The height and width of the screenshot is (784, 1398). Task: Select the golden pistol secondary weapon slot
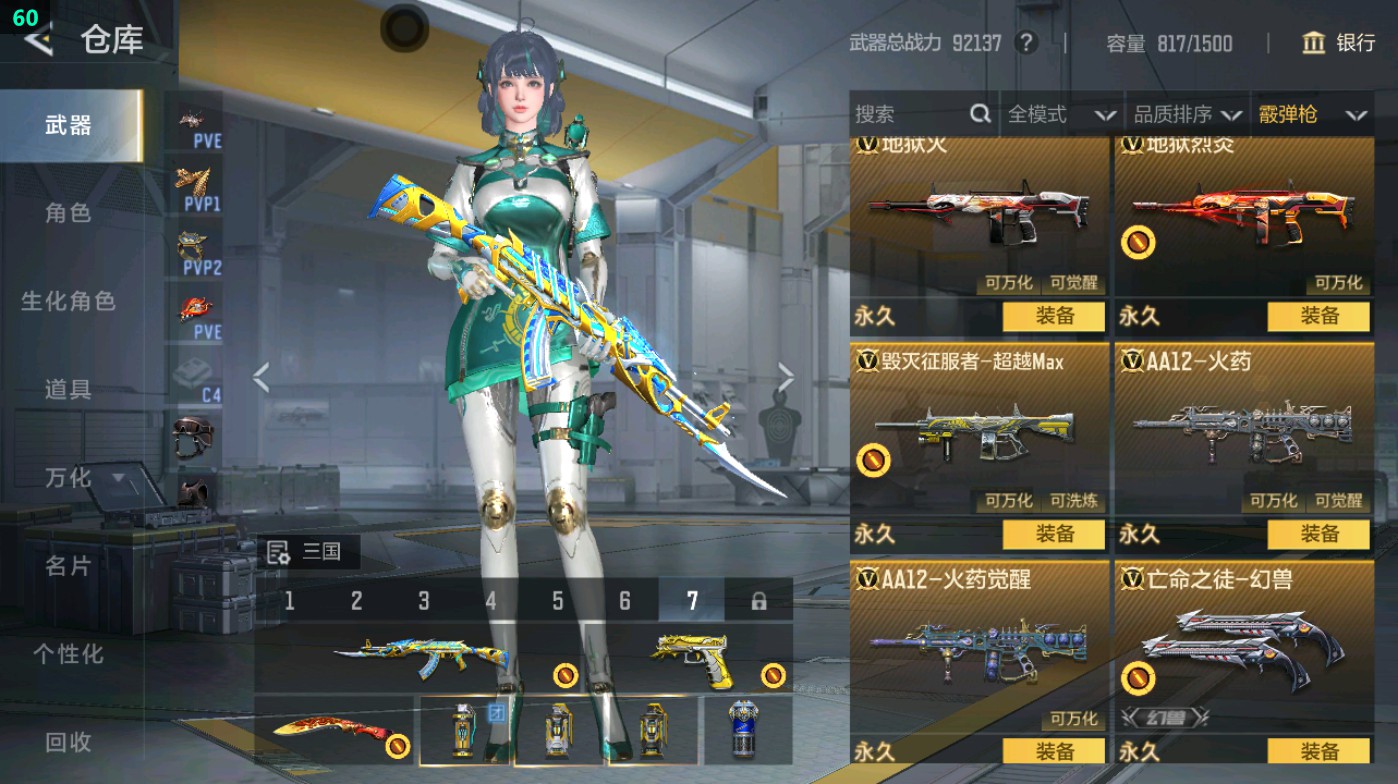click(x=700, y=658)
